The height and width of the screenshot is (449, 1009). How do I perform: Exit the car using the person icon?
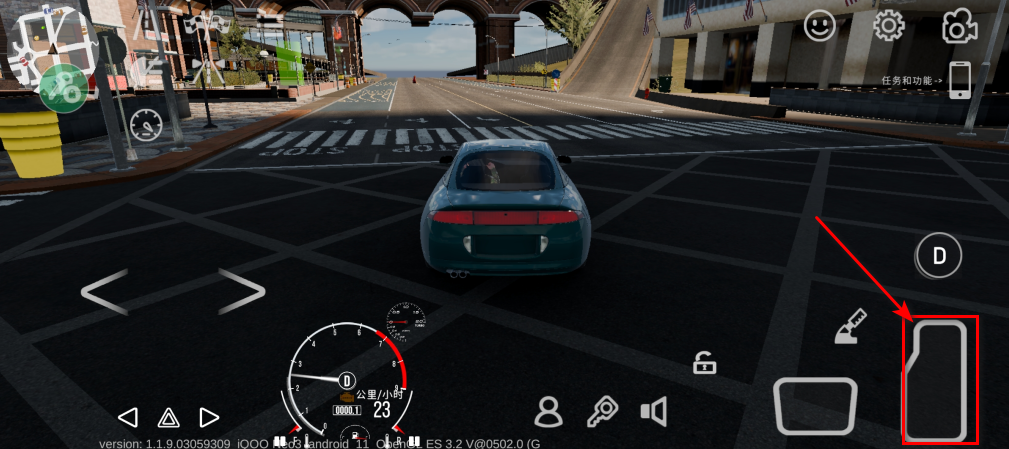coord(548,411)
